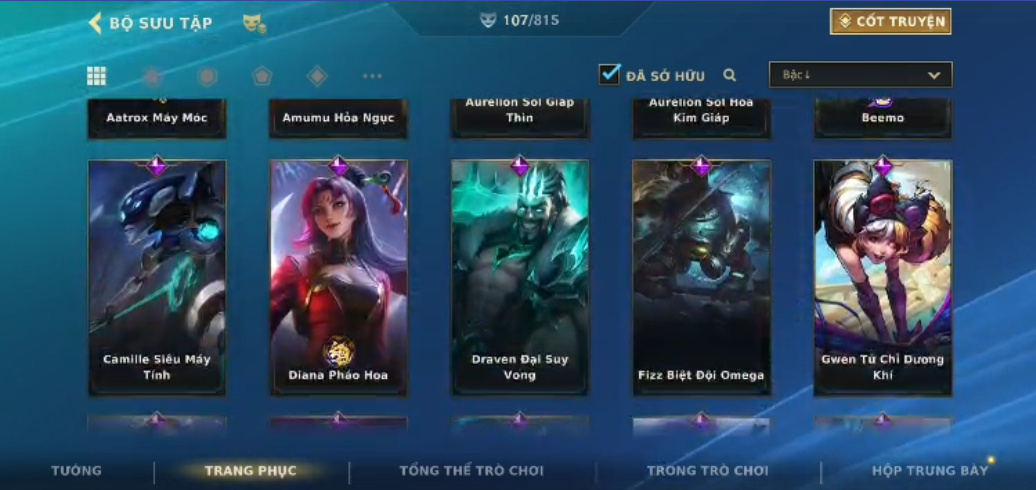Open the Draven Đại Suy Vong skin
Image resolution: width=1036 pixels, height=490 pixels.
pos(520,277)
